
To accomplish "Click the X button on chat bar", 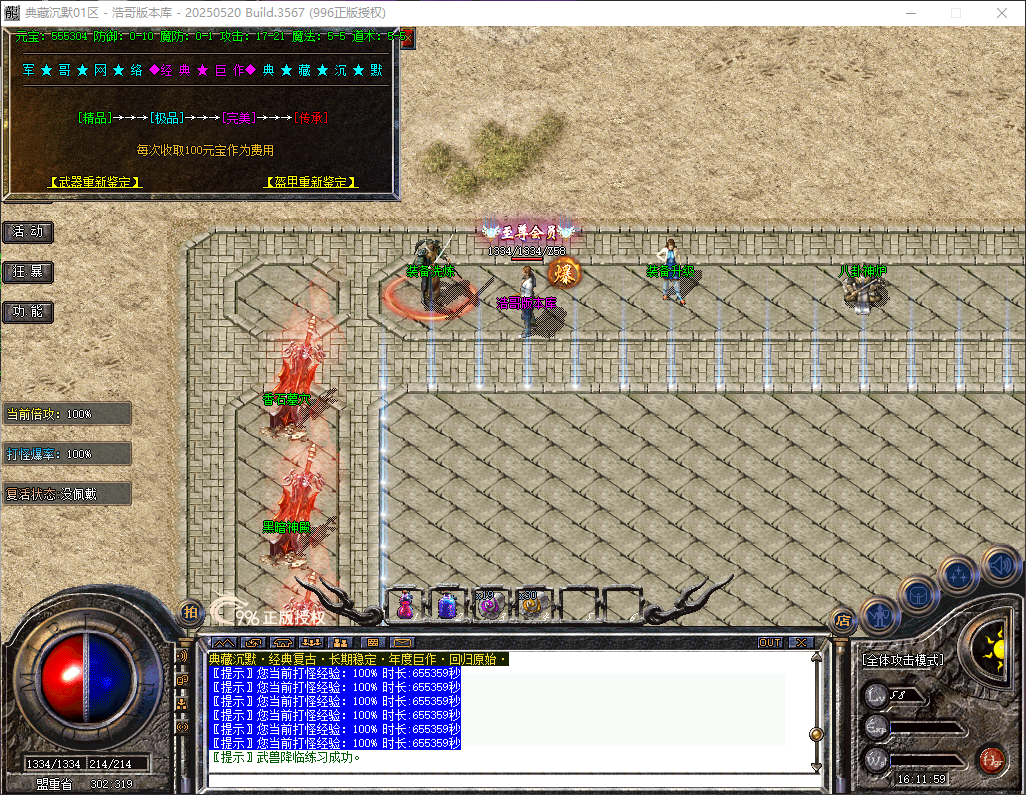I will pos(801,642).
